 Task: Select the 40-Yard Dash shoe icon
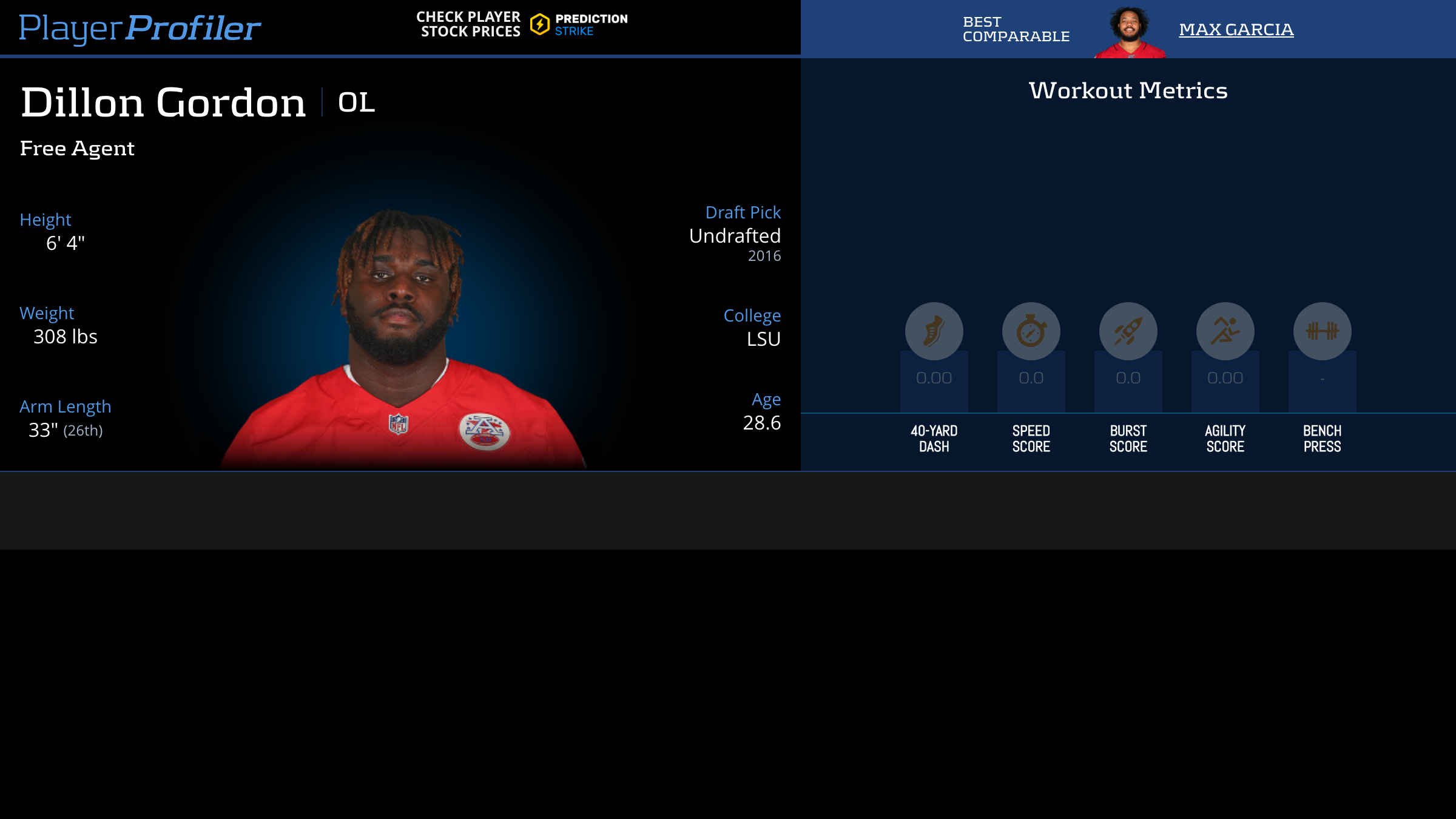(934, 331)
